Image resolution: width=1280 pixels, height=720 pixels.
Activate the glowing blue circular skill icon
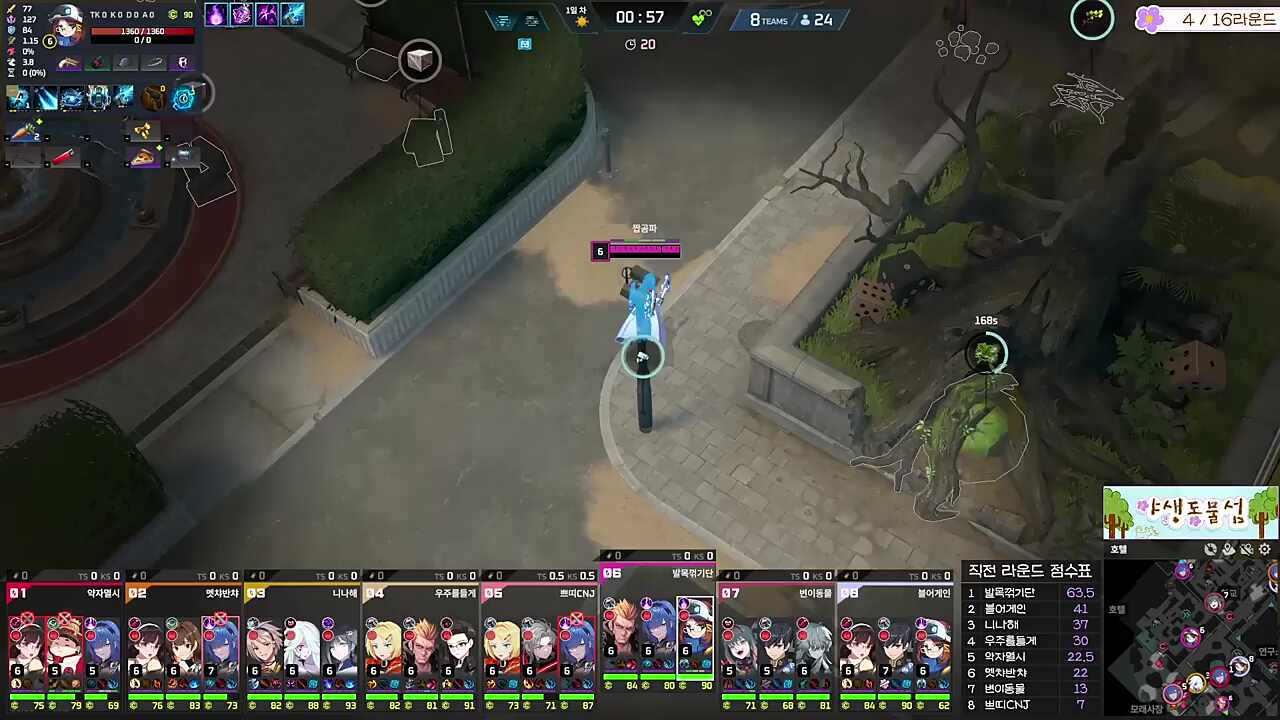[x=183, y=97]
